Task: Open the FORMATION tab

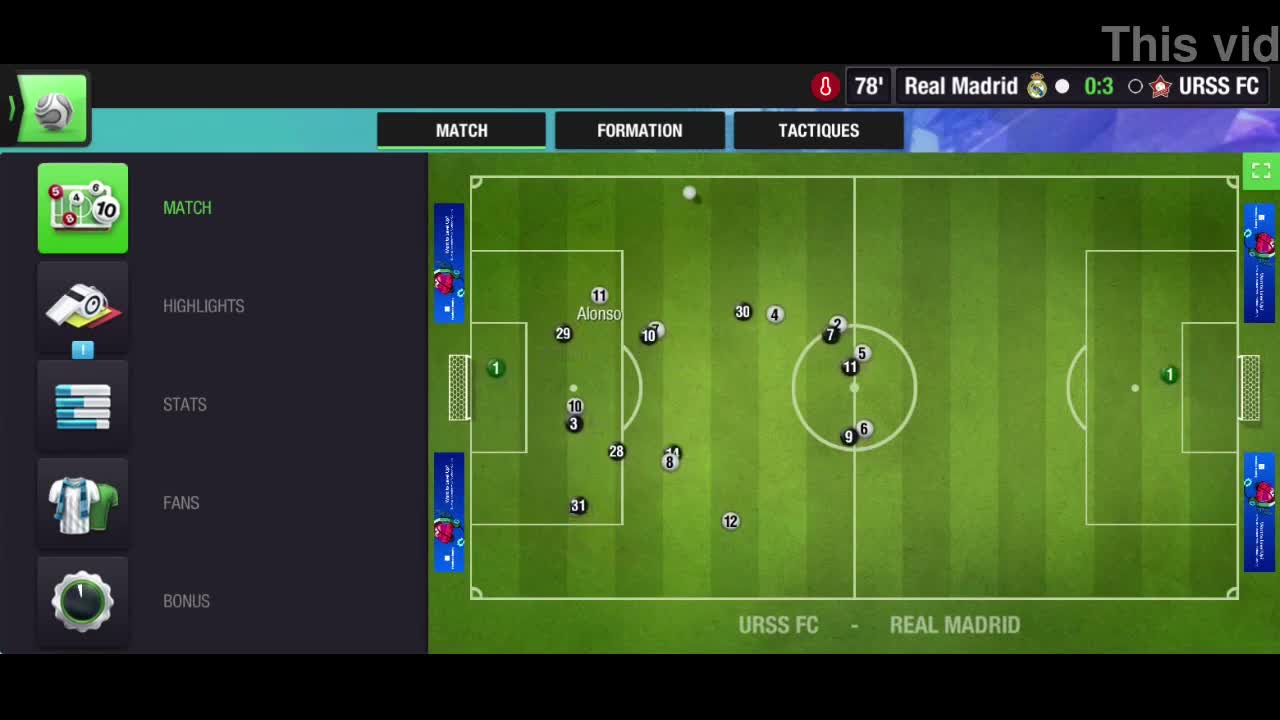Action: point(639,131)
